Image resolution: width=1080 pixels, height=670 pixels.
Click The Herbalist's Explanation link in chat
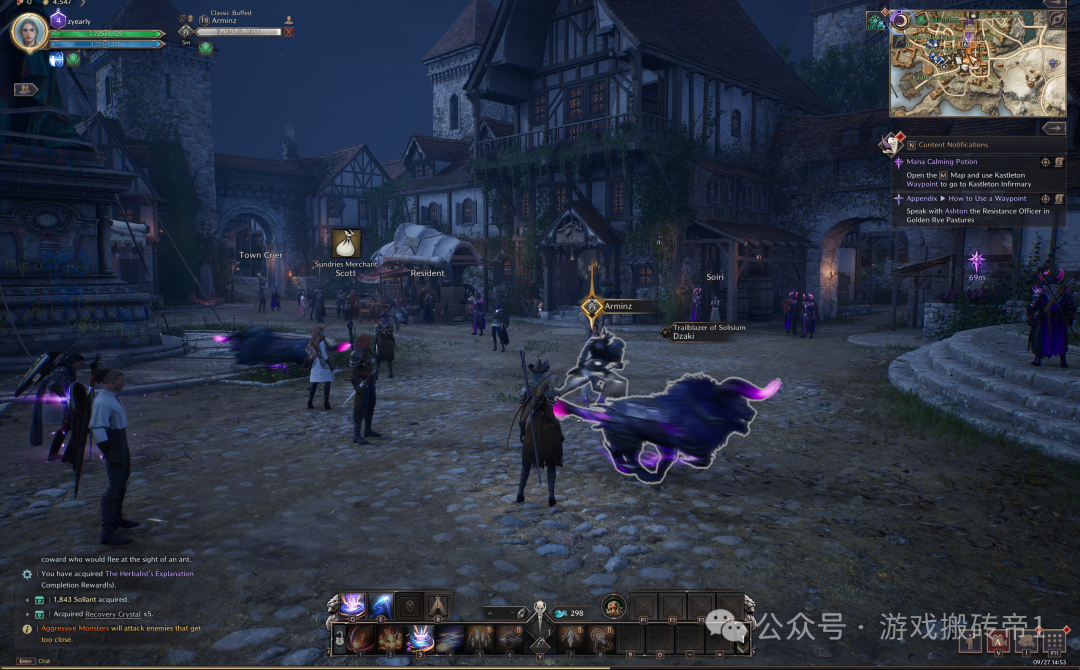149,574
